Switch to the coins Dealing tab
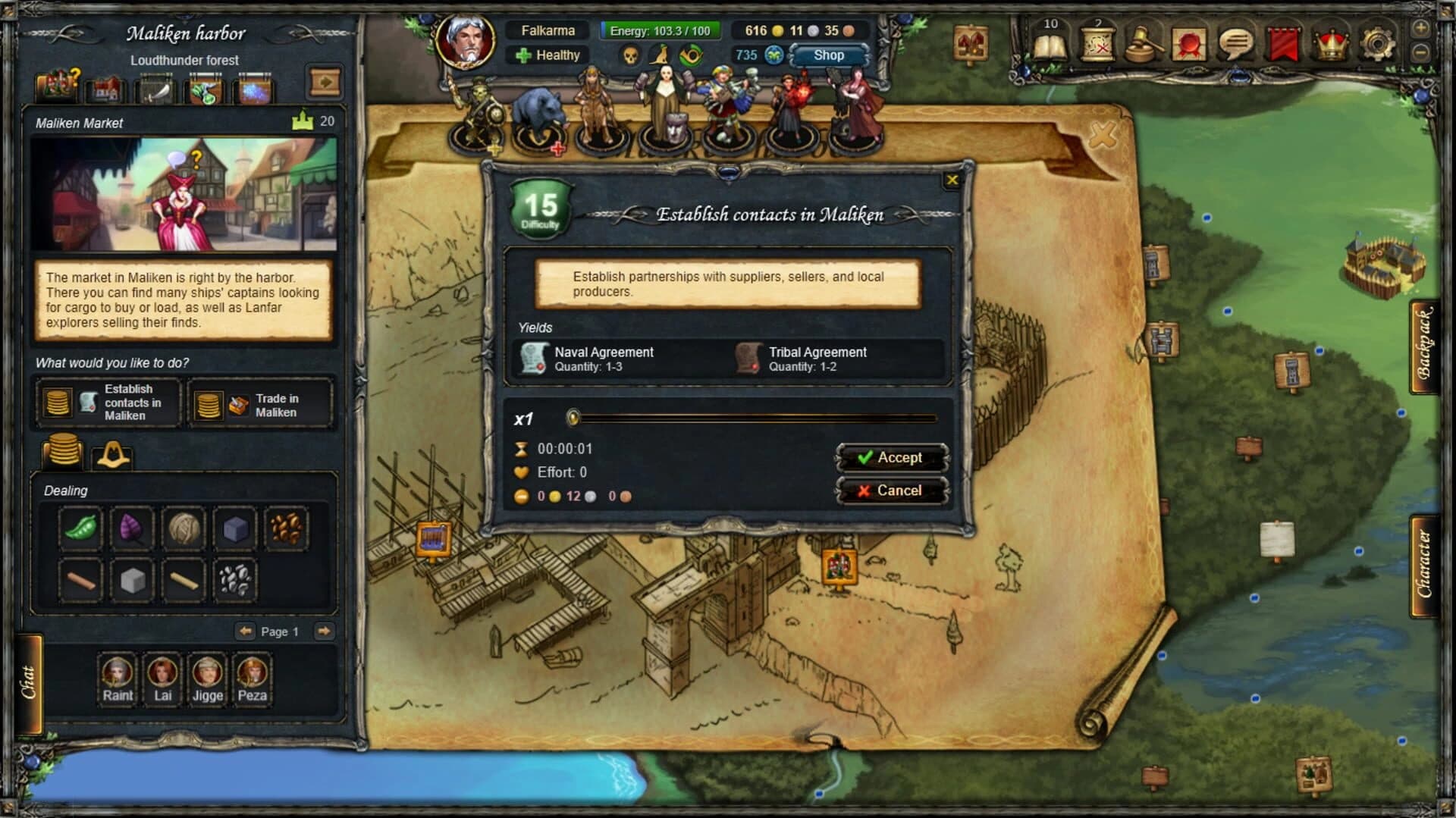This screenshot has height=818, width=1456. click(64, 453)
